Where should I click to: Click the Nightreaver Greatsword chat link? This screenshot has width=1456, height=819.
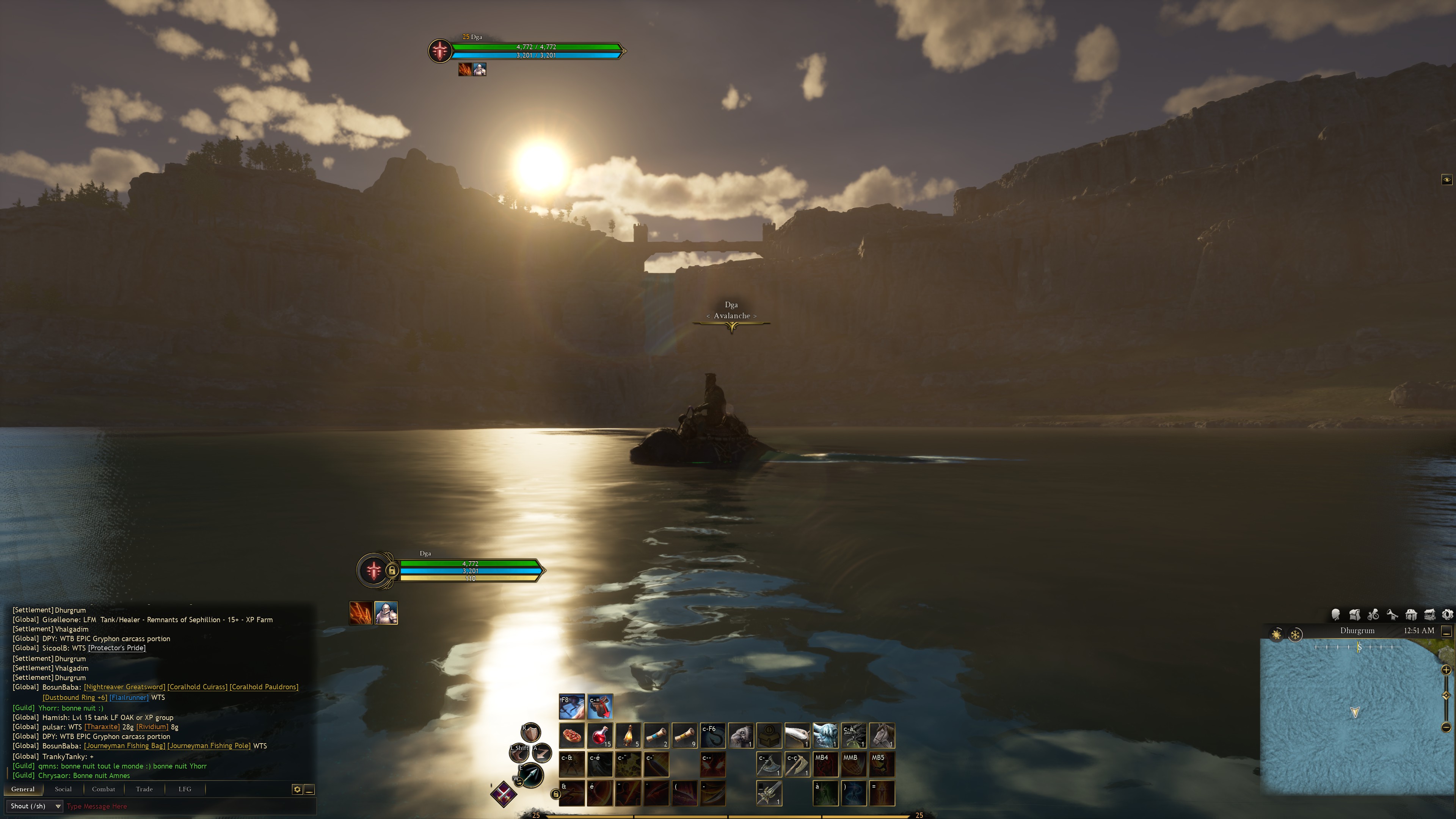click(124, 687)
